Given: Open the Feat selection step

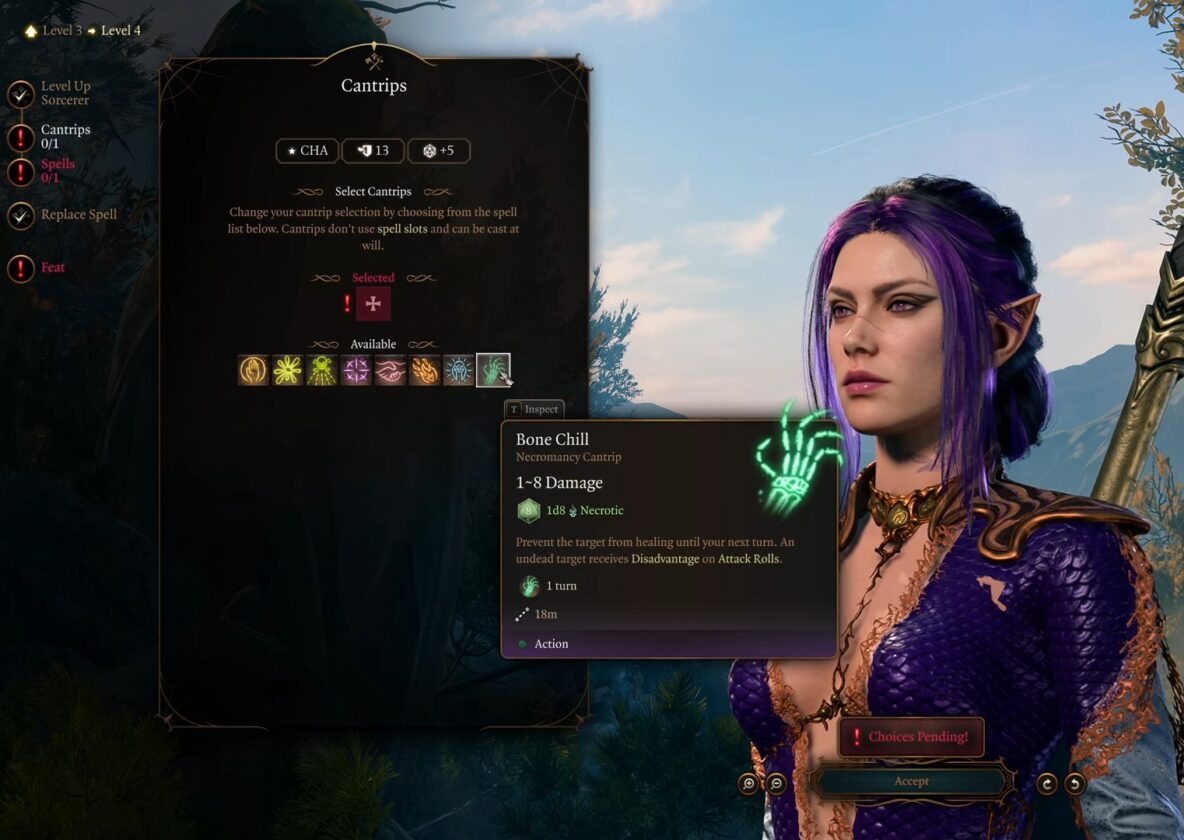Looking at the screenshot, I should [52, 268].
